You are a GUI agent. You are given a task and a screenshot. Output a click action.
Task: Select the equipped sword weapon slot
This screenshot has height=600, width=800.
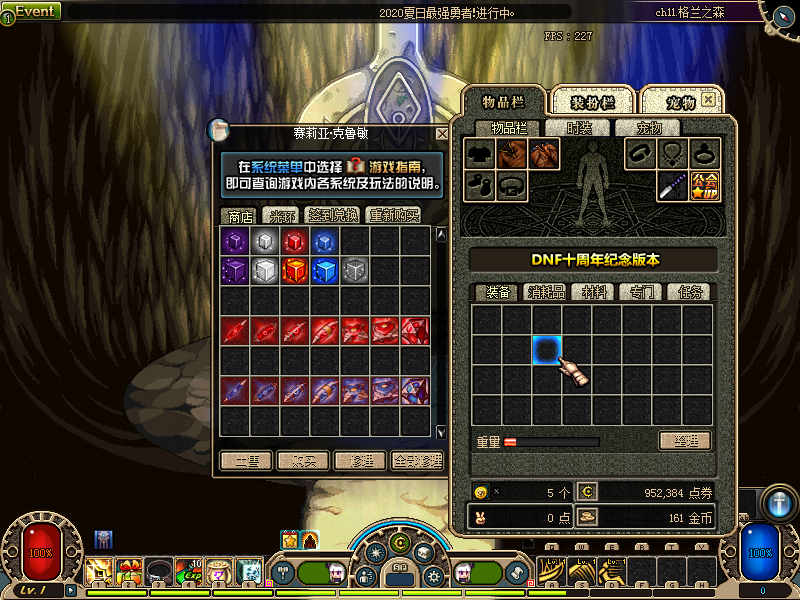[672, 186]
